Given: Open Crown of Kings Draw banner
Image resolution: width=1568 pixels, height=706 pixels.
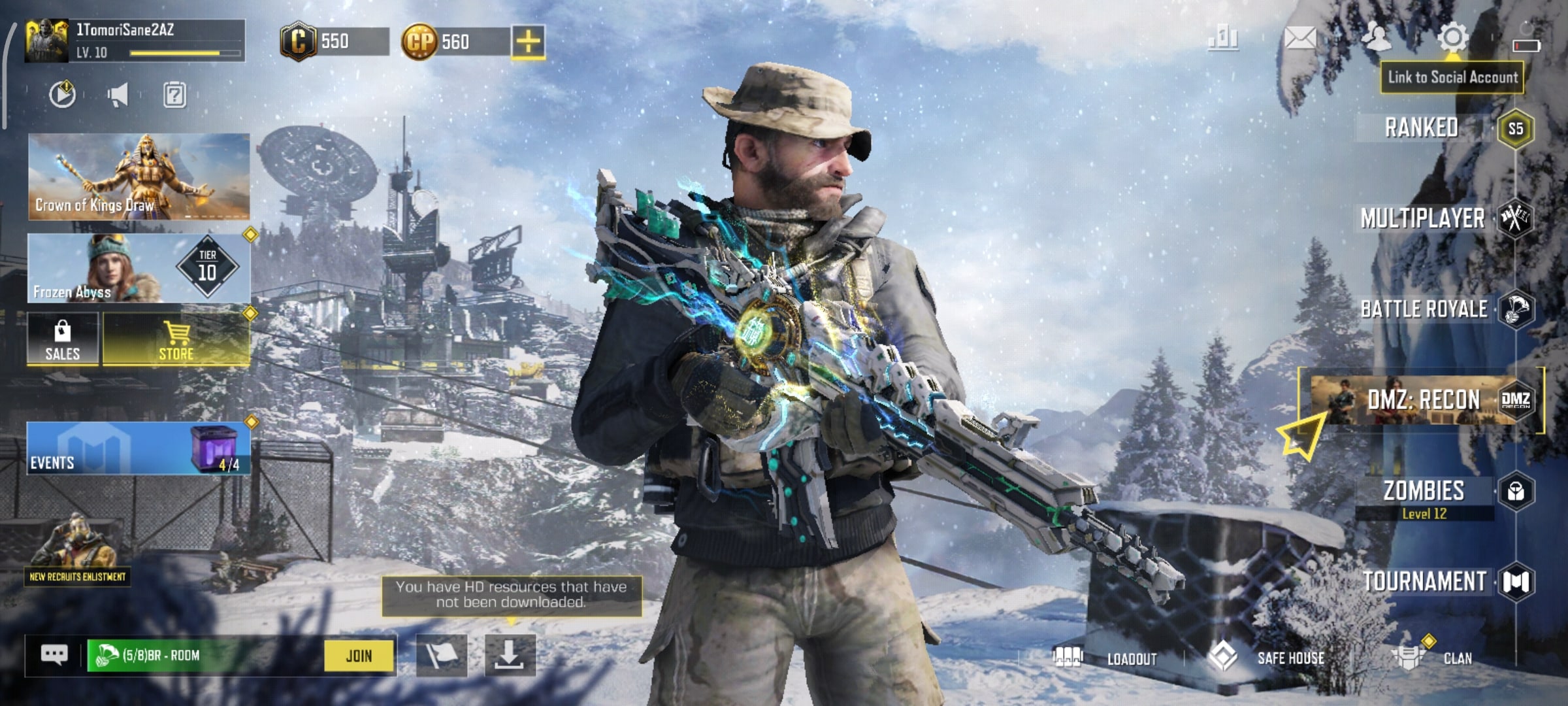Looking at the screenshot, I should pyautogui.click(x=139, y=176).
